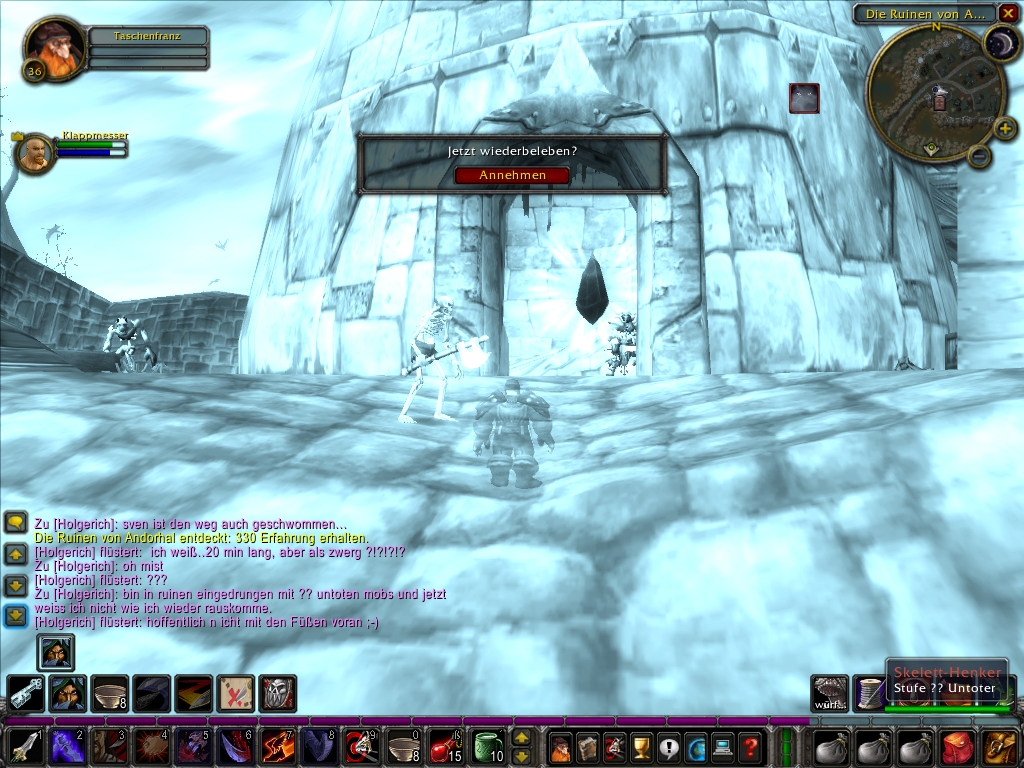
Task: Open the spellbook from the micro menu
Action: (587, 747)
